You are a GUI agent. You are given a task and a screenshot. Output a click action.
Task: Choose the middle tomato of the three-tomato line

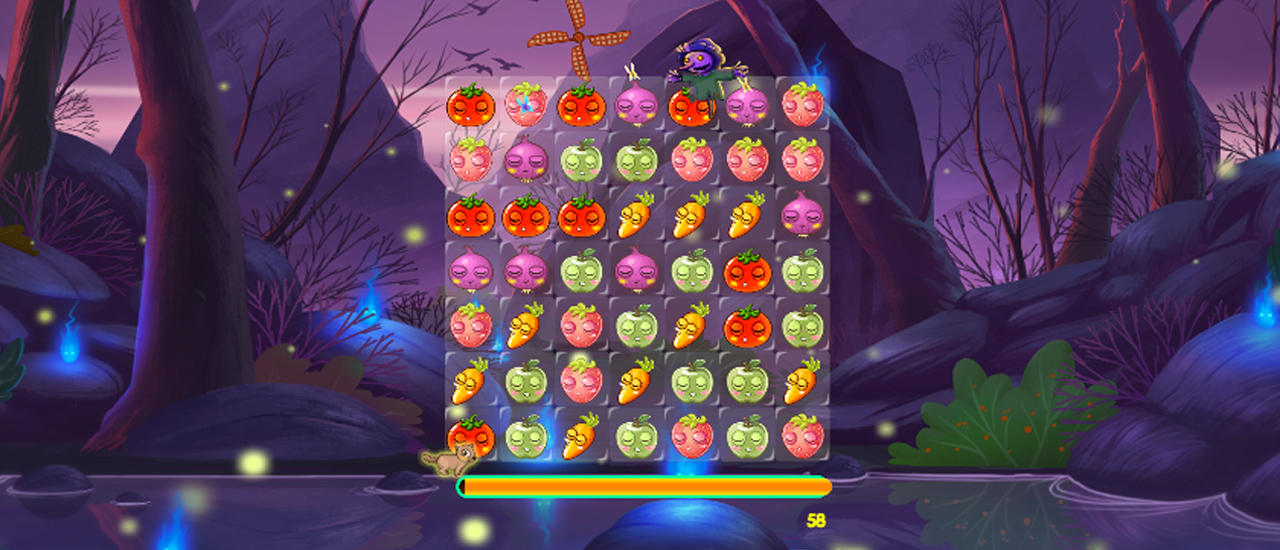pyautogui.click(x=526, y=215)
